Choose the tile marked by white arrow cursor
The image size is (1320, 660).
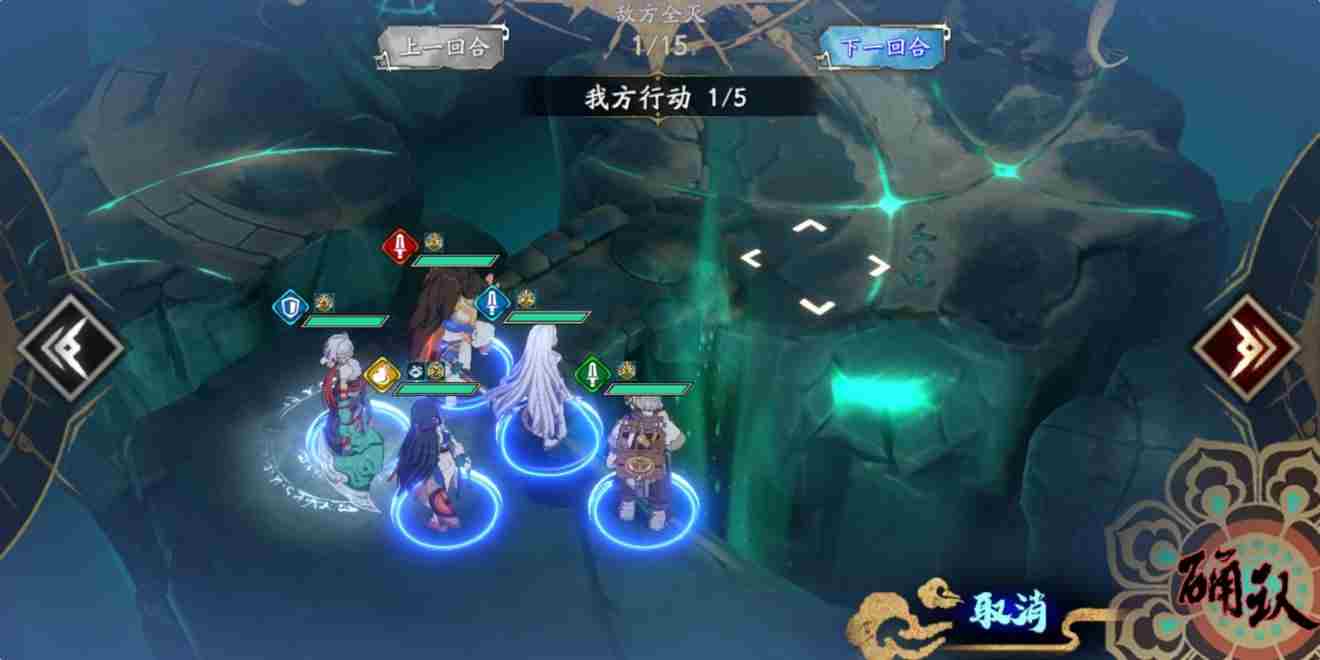pos(814,265)
